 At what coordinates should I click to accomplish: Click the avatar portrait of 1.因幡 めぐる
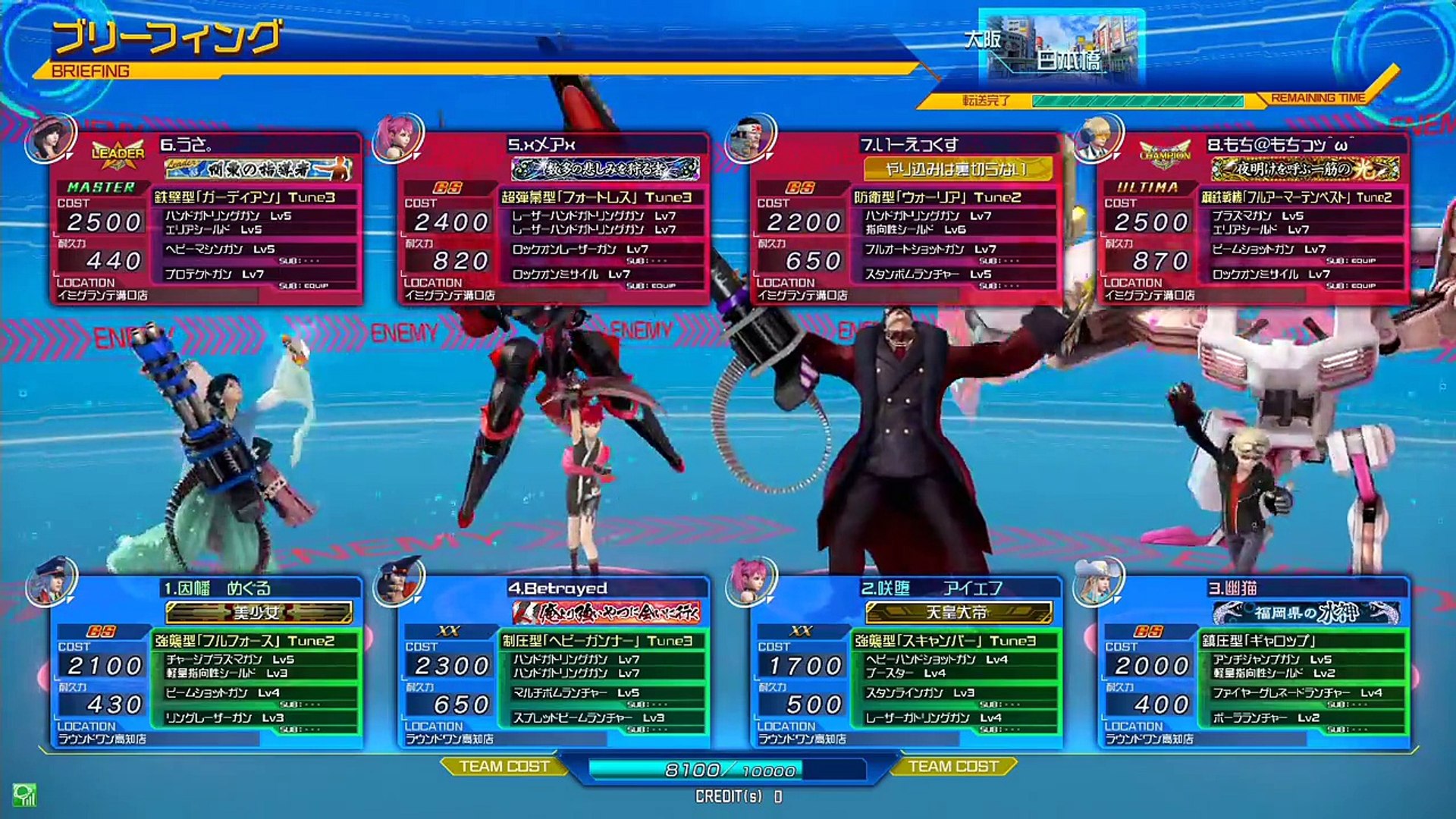(x=50, y=582)
